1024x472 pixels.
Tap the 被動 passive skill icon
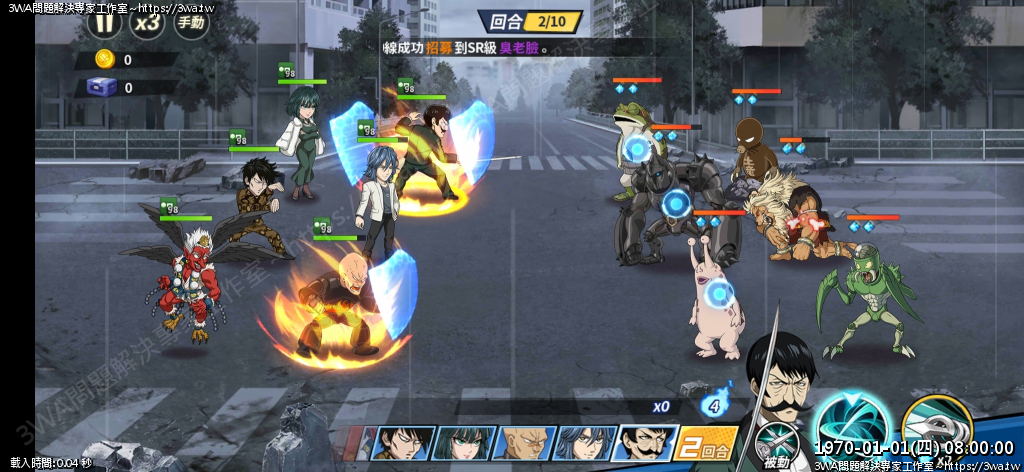coord(773,445)
